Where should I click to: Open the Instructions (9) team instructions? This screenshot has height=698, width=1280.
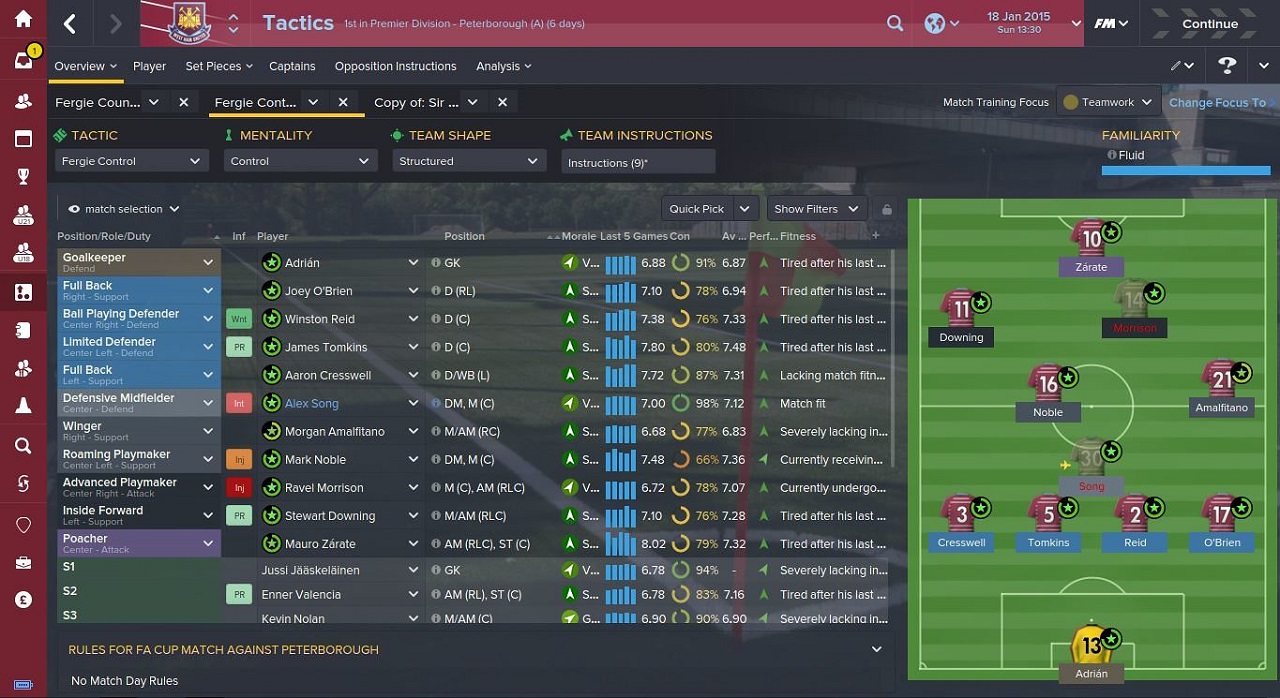[637, 162]
